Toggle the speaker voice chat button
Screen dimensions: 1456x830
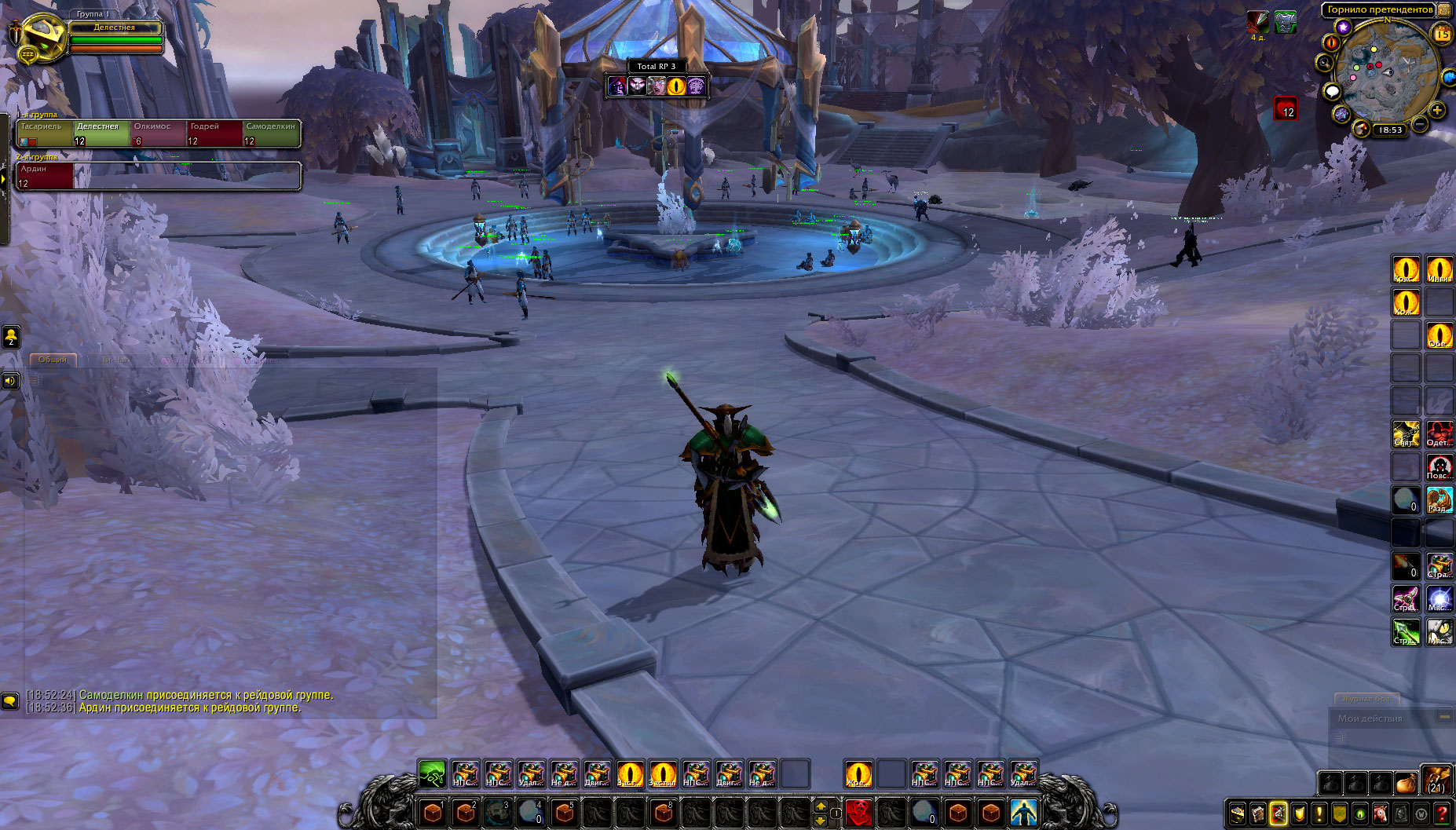click(10, 381)
